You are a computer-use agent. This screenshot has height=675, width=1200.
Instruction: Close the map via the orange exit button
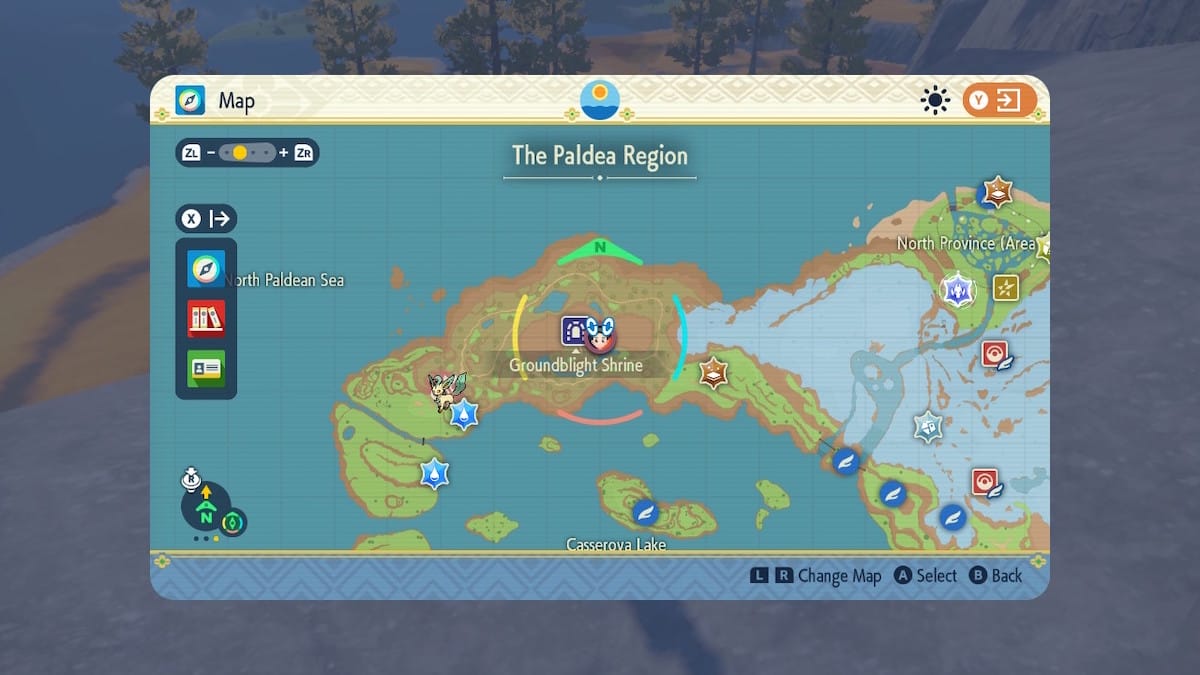(x=999, y=100)
